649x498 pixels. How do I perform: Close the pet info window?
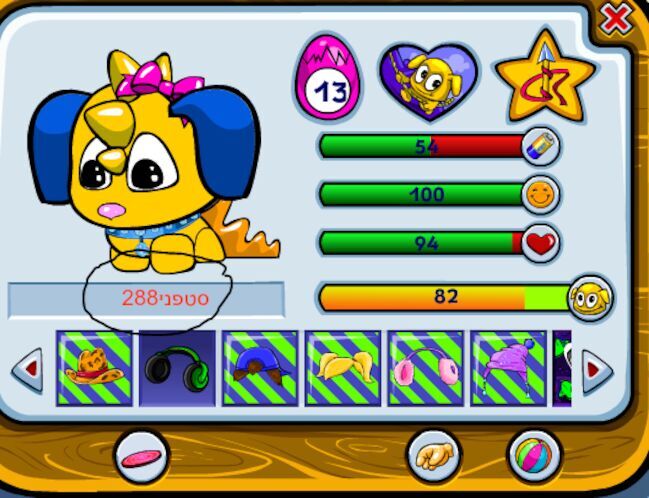tap(617, 17)
